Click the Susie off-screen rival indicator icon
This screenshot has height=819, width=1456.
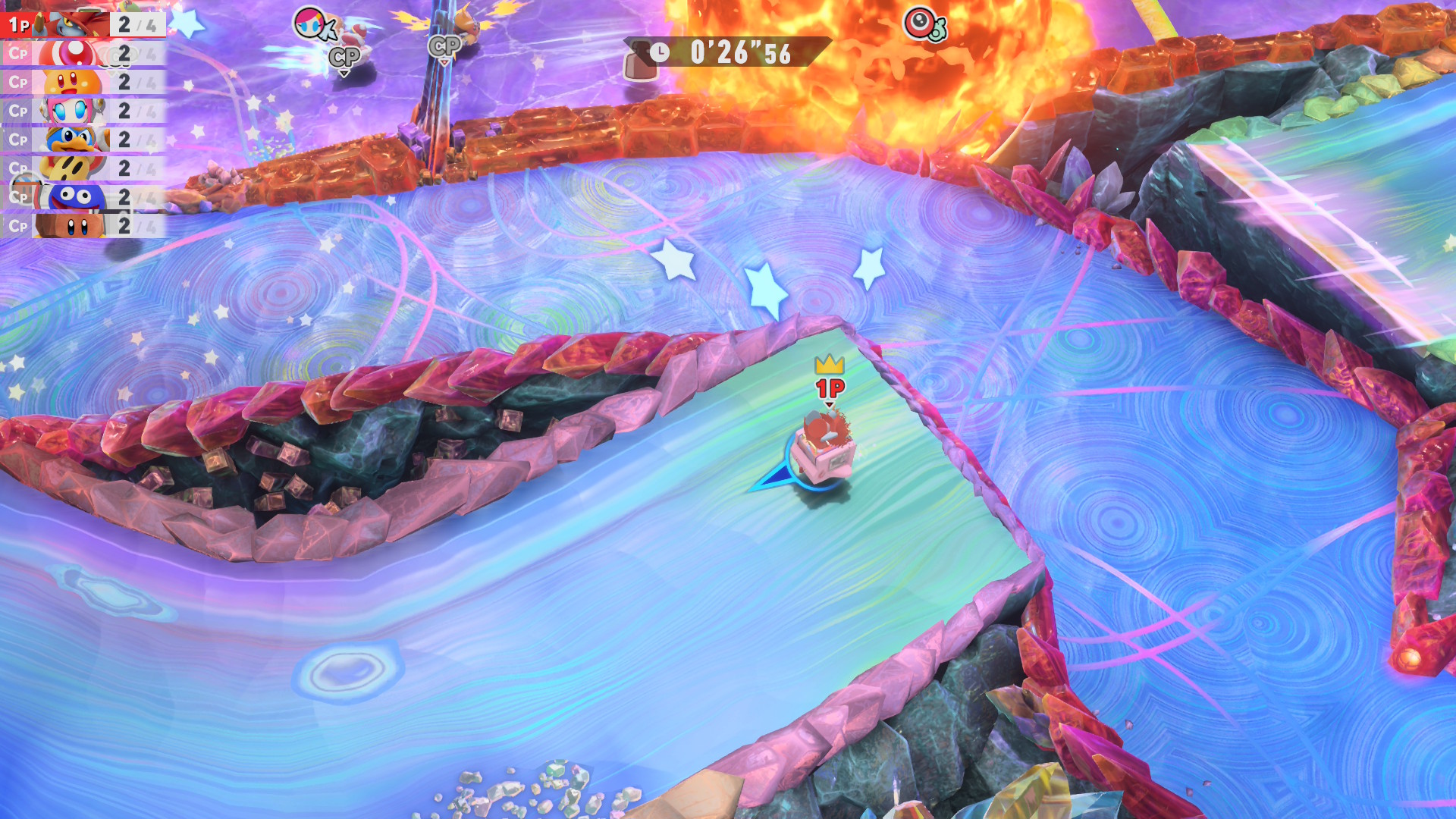point(312,24)
